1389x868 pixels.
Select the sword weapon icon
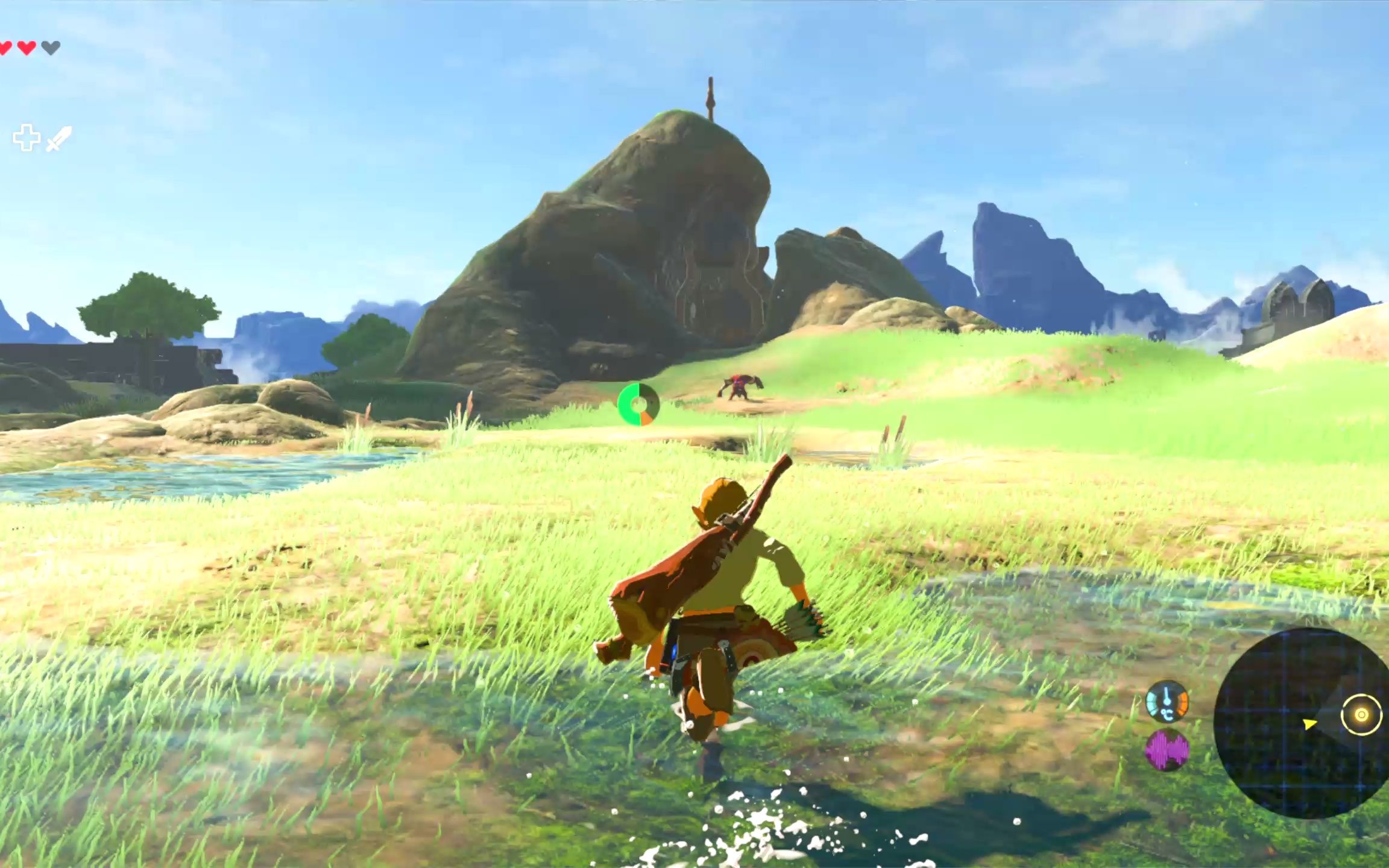[58, 138]
